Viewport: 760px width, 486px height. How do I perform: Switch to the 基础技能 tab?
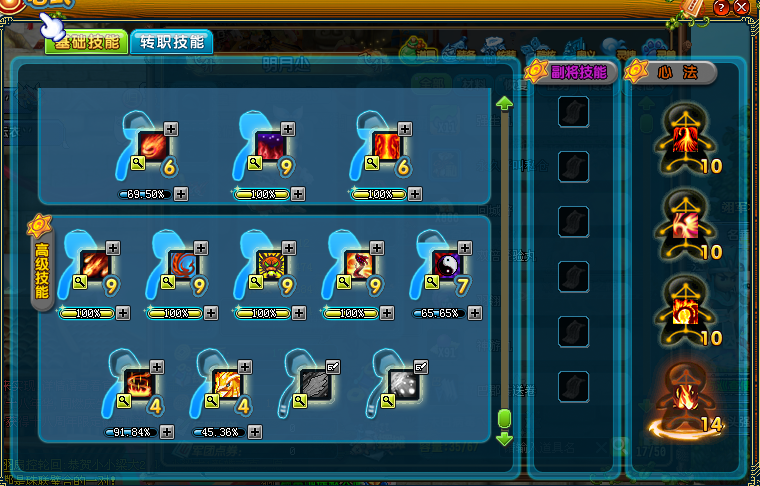[88, 41]
